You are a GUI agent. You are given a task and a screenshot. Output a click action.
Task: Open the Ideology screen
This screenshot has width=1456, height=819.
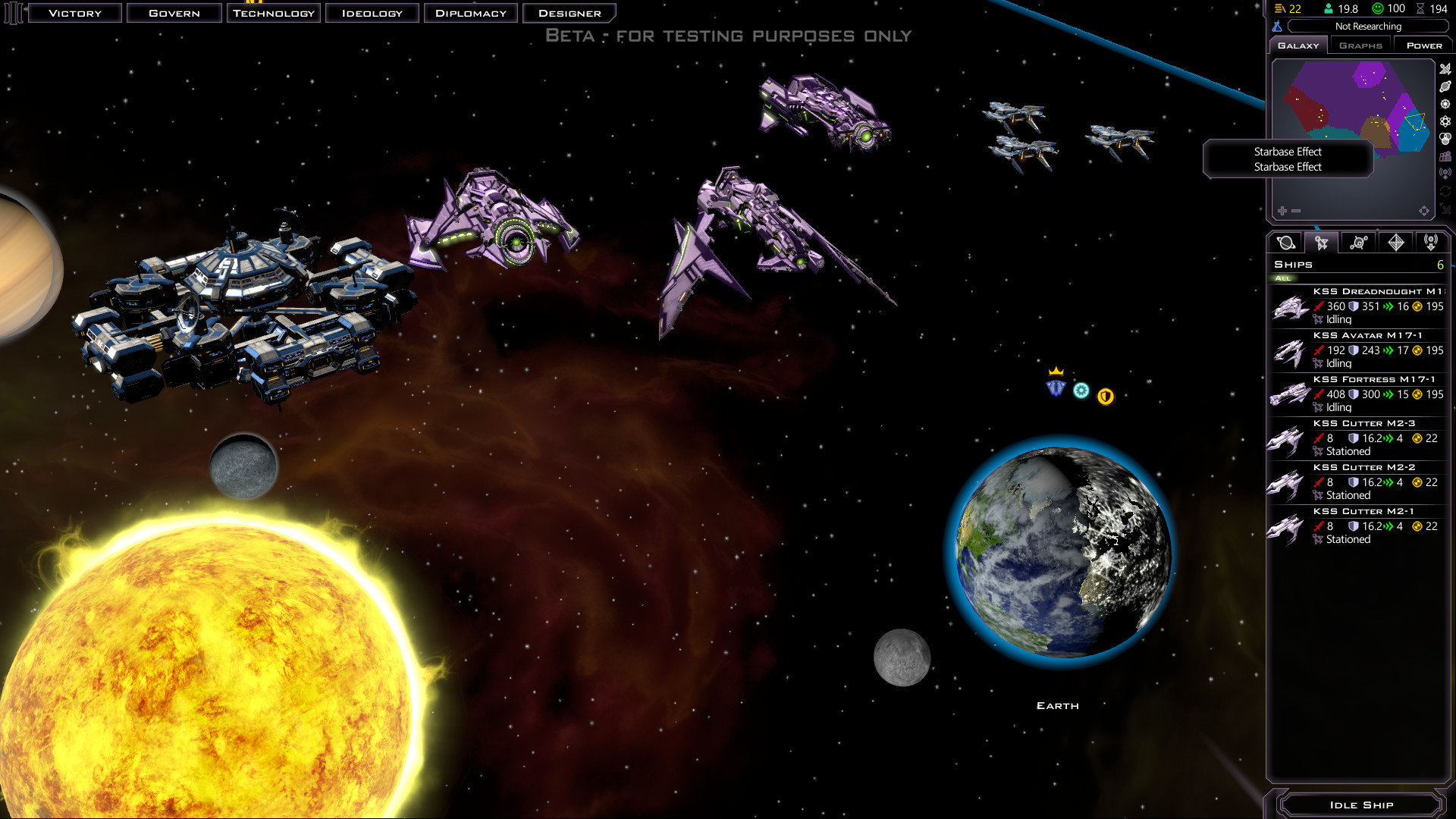(x=372, y=13)
